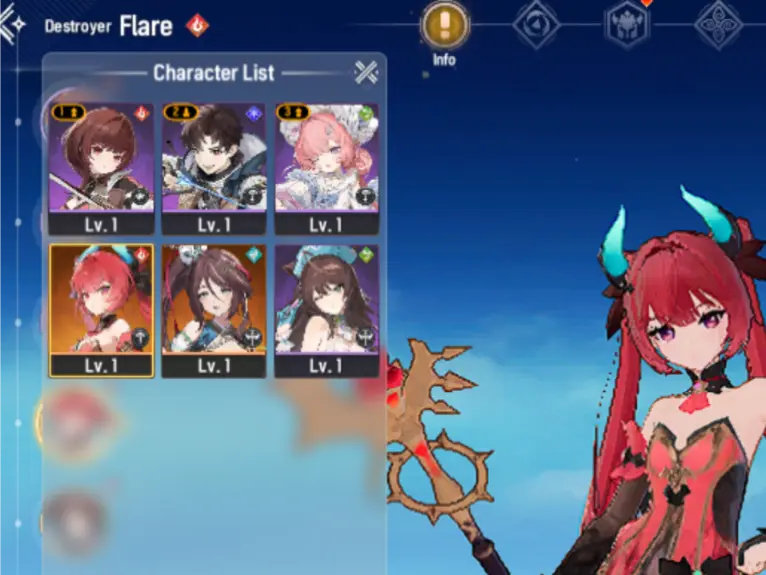Image resolution: width=766 pixels, height=575 pixels.
Task: Close the Character List panel
Action: pyautogui.click(x=366, y=72)
